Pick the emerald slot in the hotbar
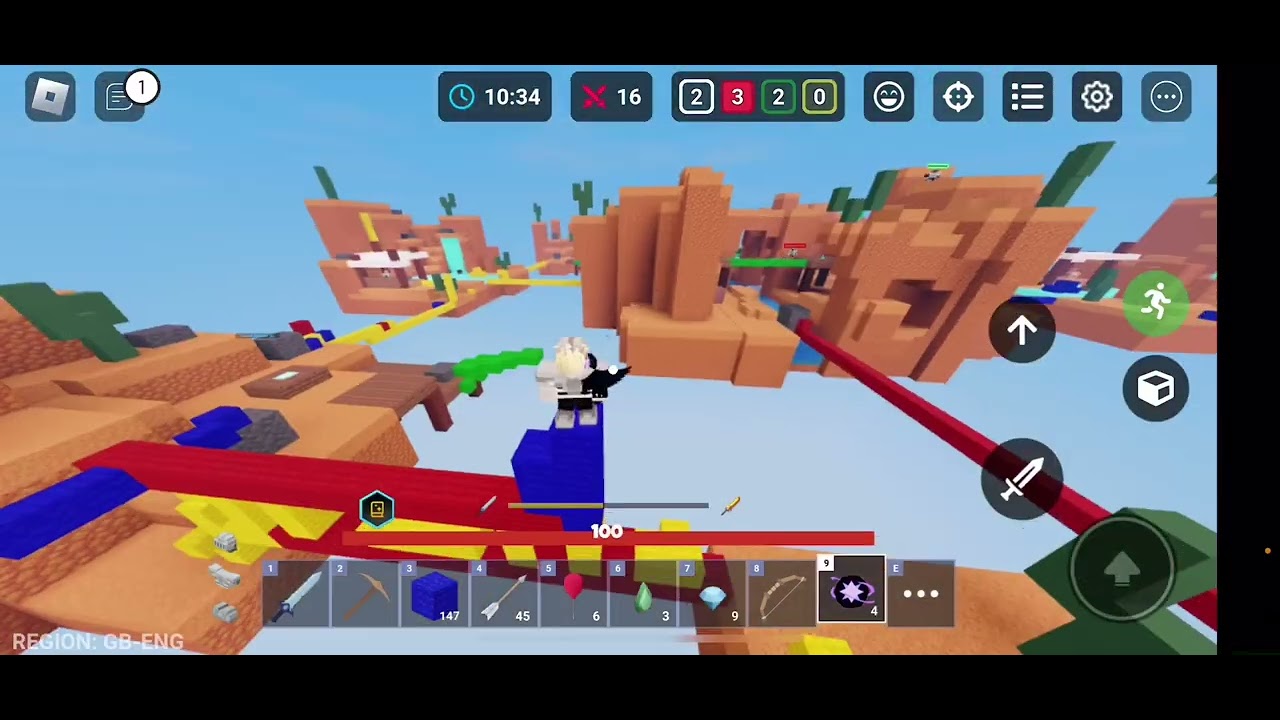This screenshot has height=720, width=1280. pyautogui.click(x=643, y=594)
